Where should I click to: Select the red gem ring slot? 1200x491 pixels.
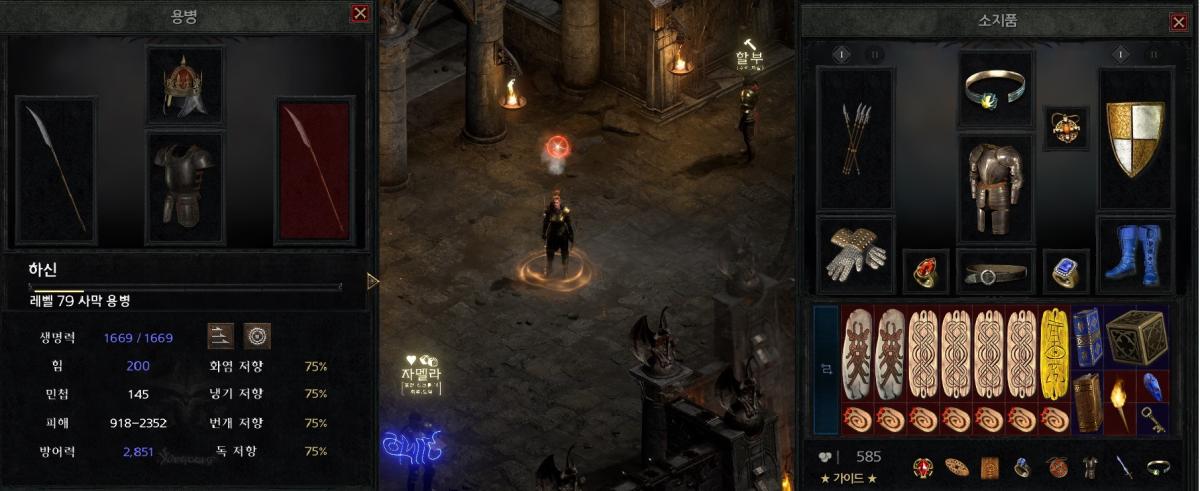click(925, 270)
